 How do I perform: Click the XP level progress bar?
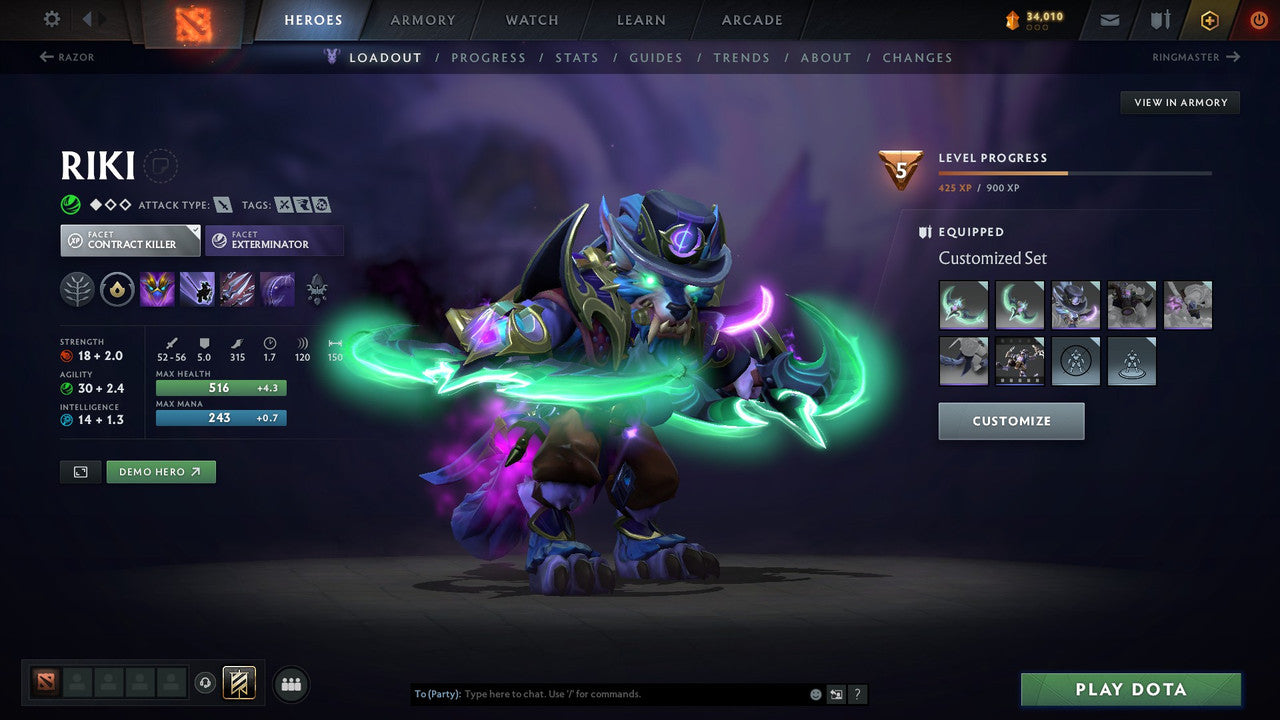(1075, 171)
